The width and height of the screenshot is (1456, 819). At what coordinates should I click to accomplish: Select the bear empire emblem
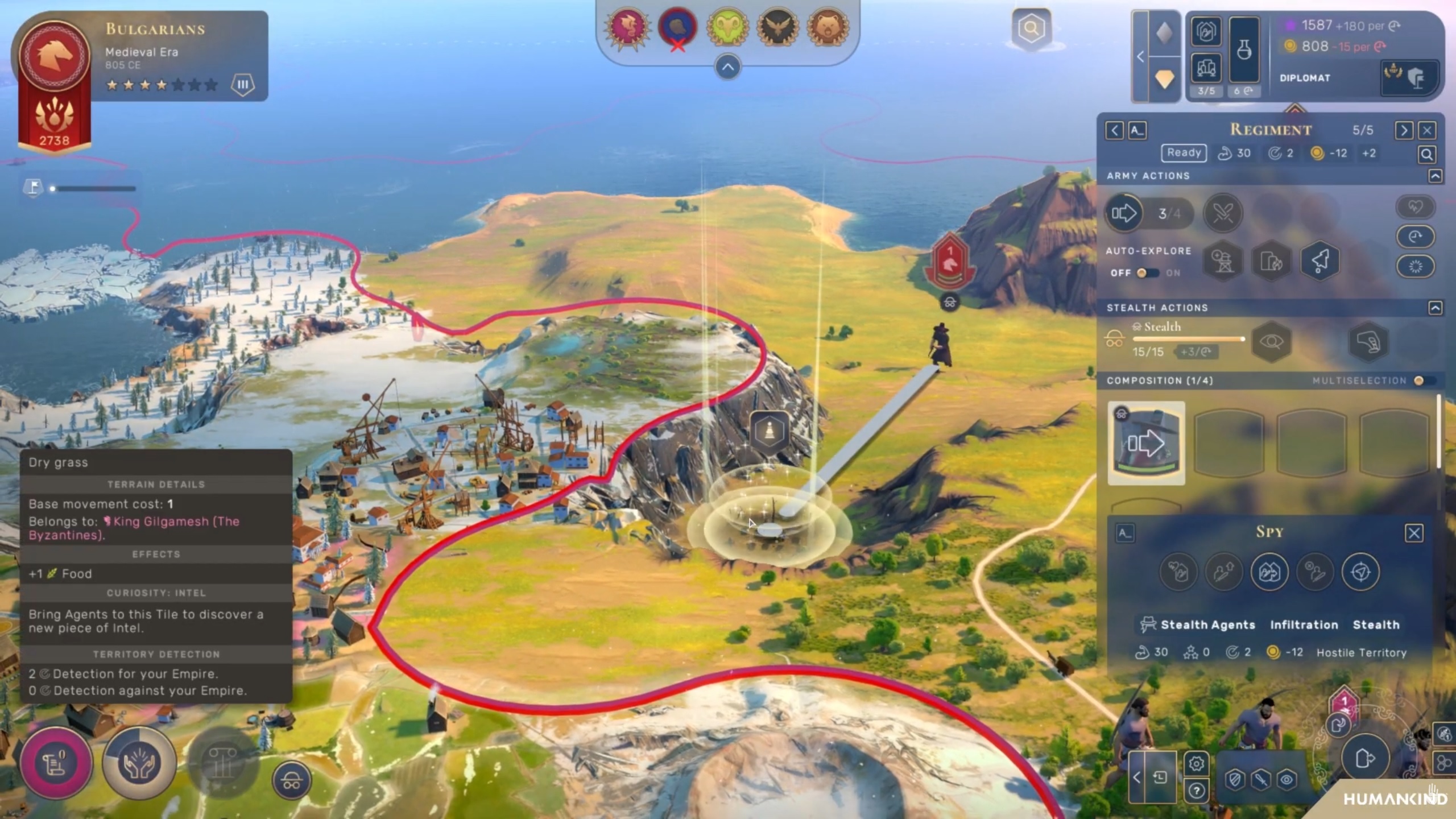(828, 27)
